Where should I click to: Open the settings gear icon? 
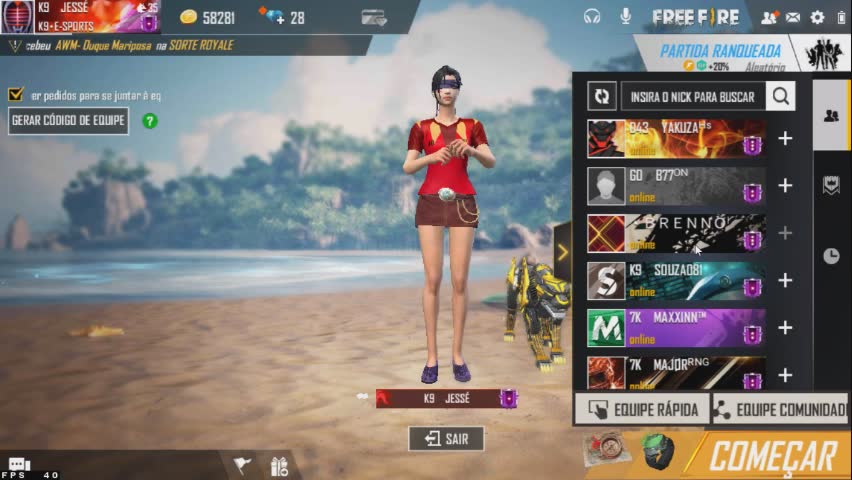point(817,17)
